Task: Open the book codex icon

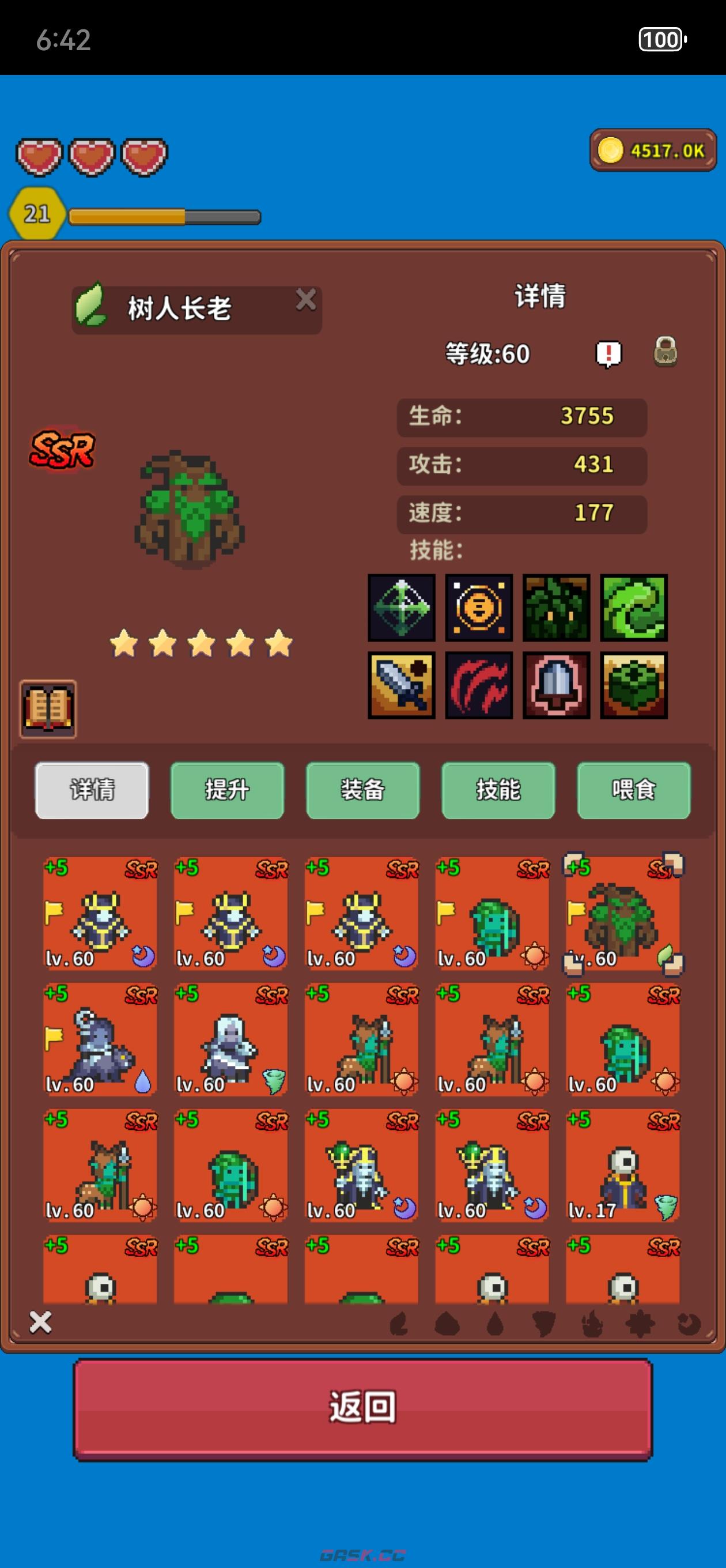Action: click(x=48, y=709)
